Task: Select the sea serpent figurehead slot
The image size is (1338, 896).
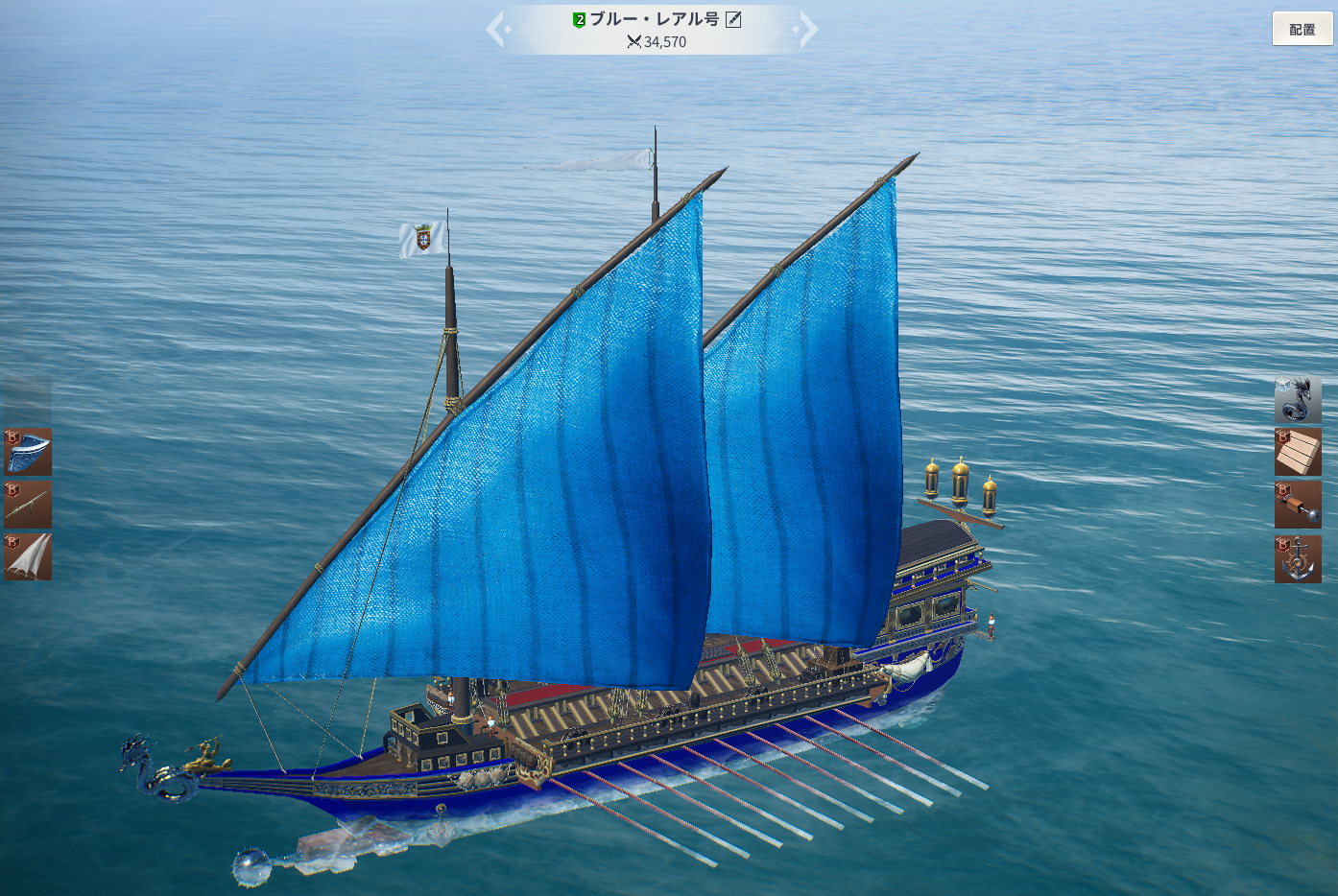Action: click(1298, 400)
